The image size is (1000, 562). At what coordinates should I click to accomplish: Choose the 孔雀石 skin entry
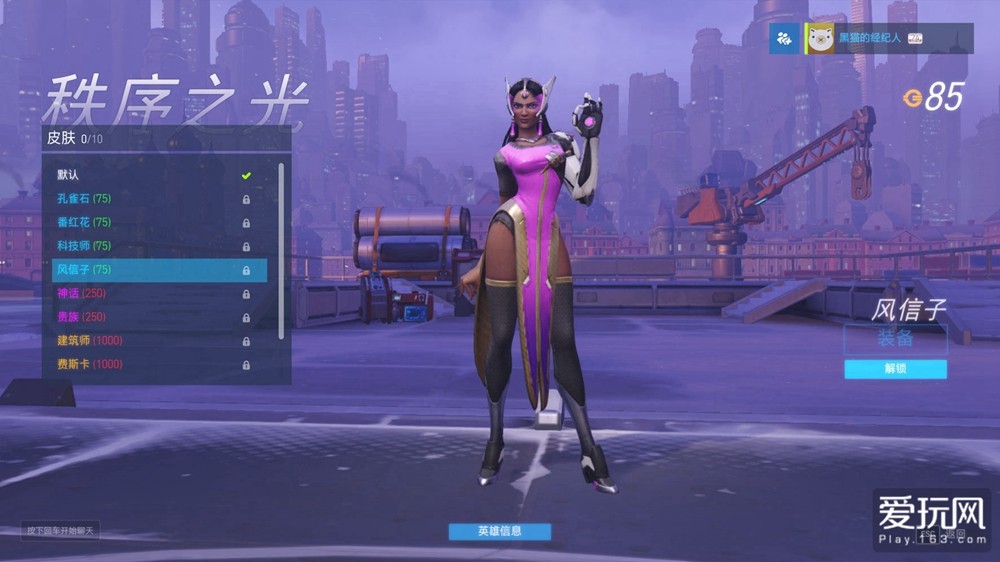pos(150,199)
